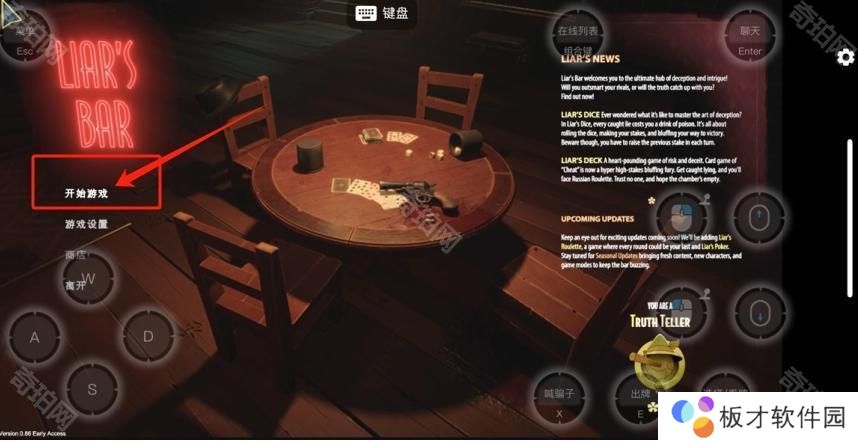The width and height of the screenshot is (858, 442).
Task: Tap the 聊天 Enter chat button
Action: pyautogui.click(x=749, y=39)
